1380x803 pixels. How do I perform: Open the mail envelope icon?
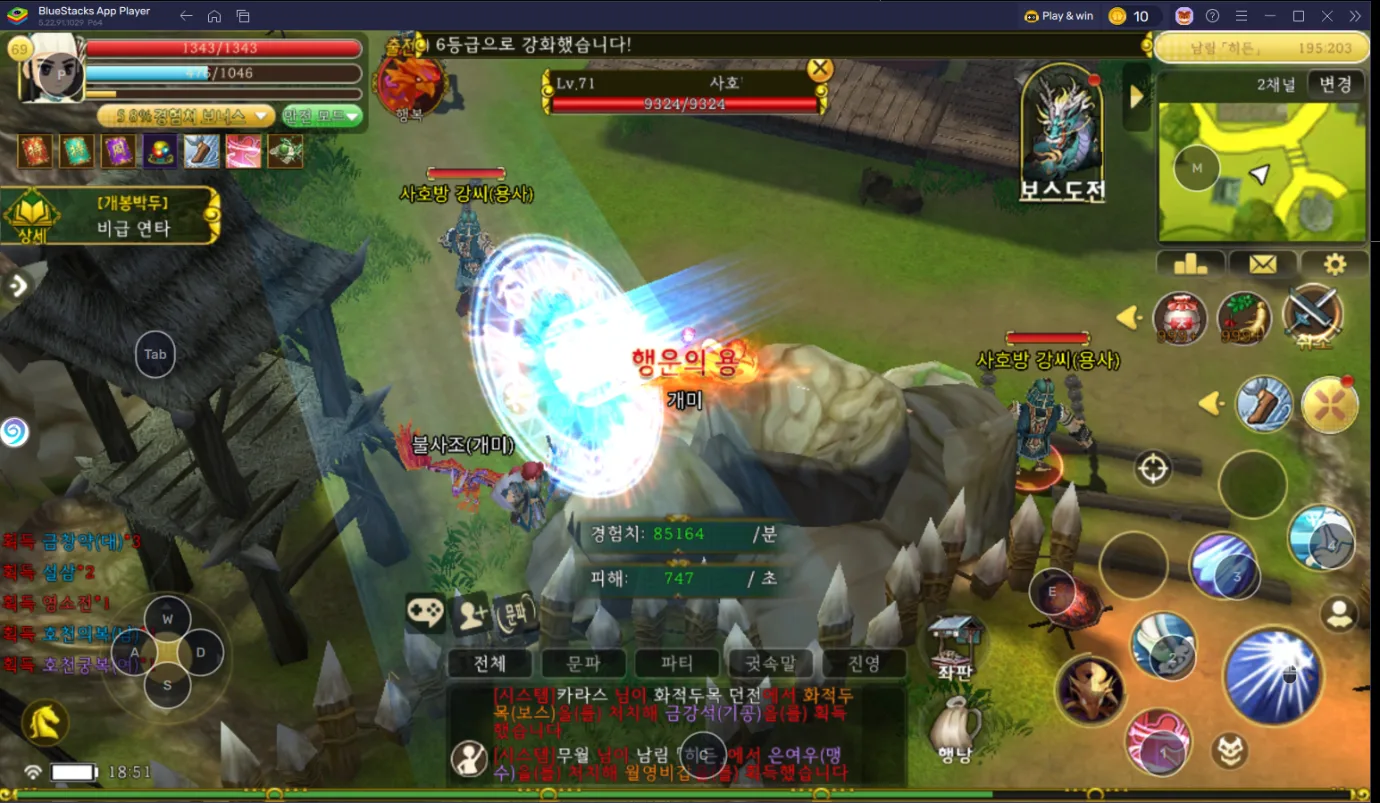pos(1262,264)
